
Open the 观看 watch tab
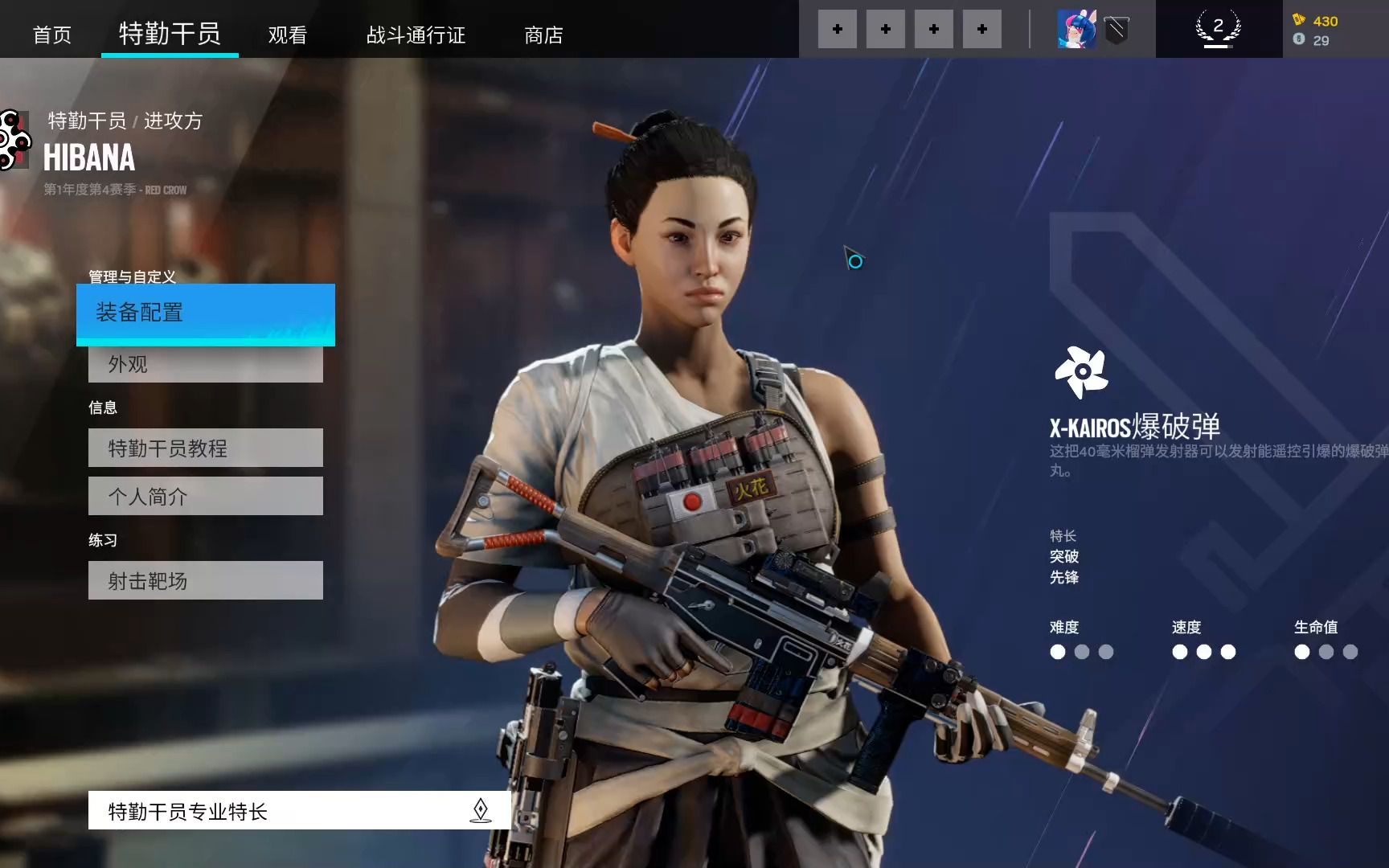pos(288,35)
